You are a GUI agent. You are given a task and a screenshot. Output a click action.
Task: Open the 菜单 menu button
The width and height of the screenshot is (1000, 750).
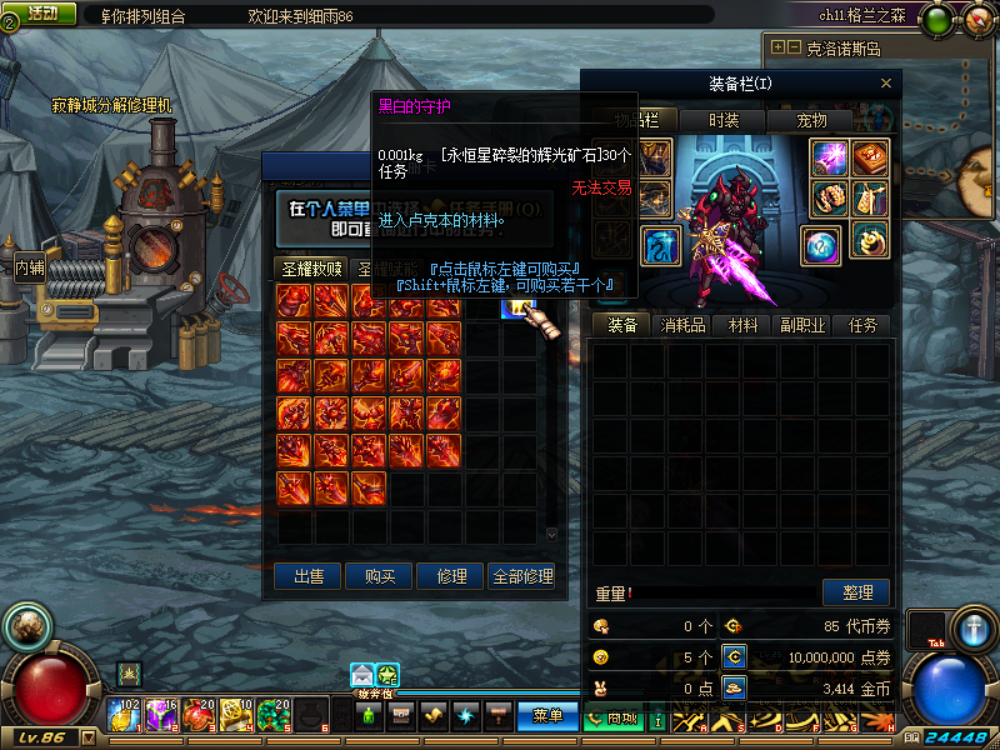(x=548, y=716)
